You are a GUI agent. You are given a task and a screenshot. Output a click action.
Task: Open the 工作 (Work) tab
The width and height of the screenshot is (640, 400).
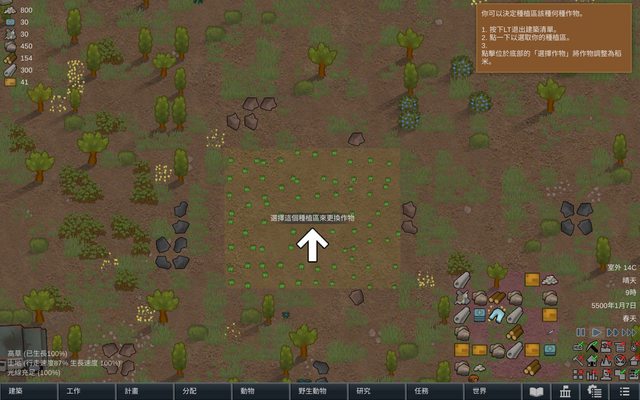(x=73, y=391)
